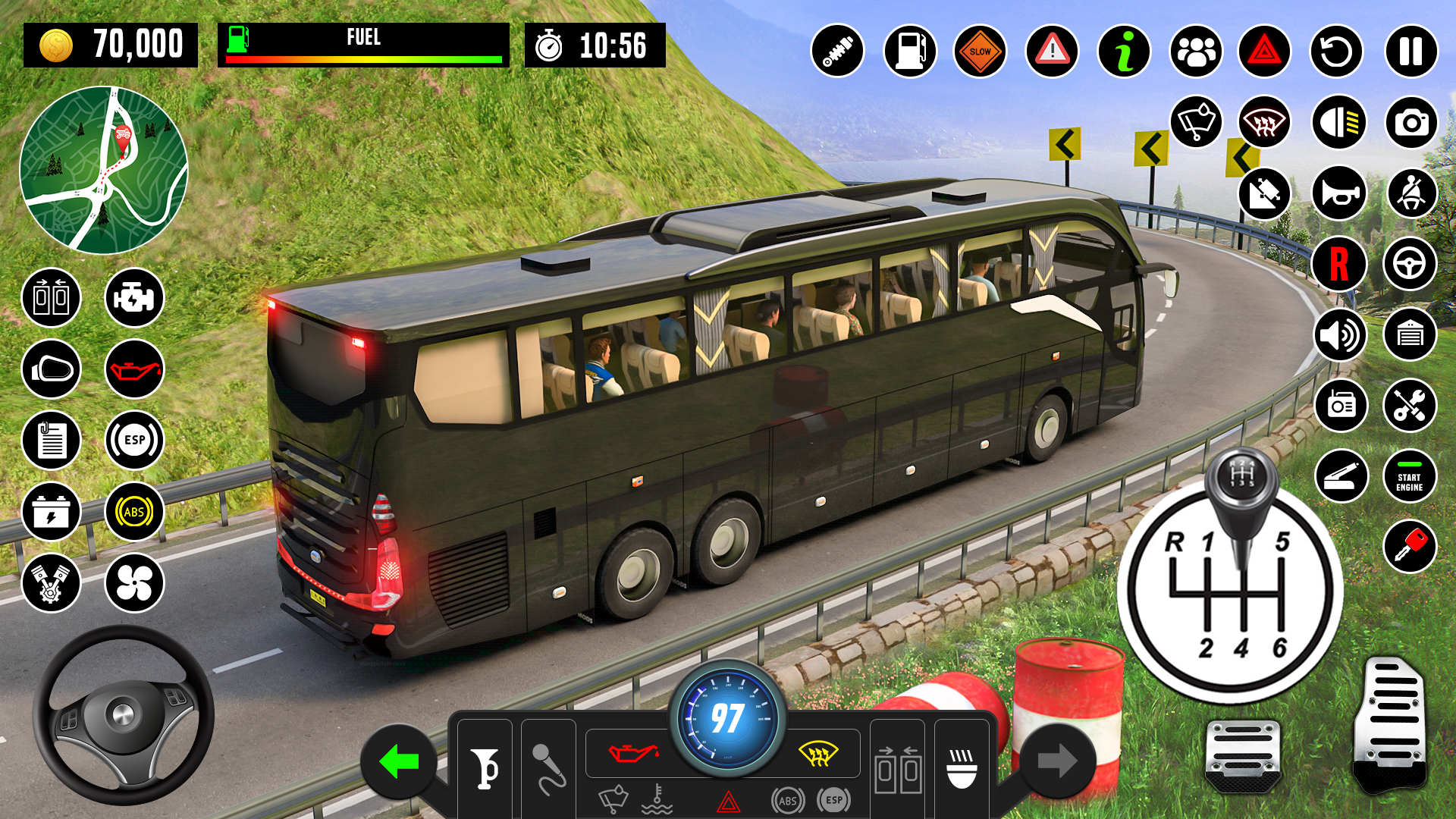Open the circular minimap
The height and width of the screenshot is (819, 1456).
click(x=104, y=170)
